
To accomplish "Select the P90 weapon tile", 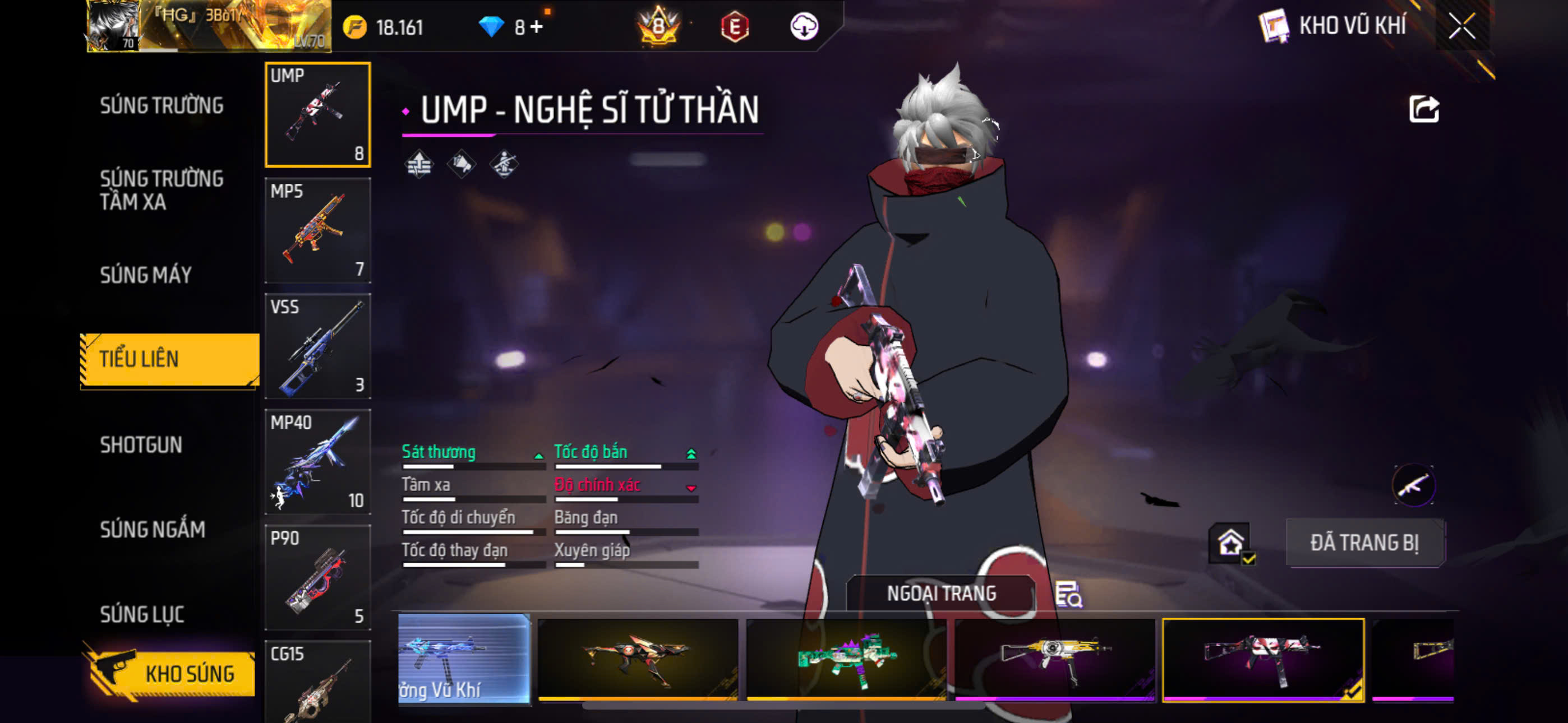I will pyautogui.click(x=318, y=577).
